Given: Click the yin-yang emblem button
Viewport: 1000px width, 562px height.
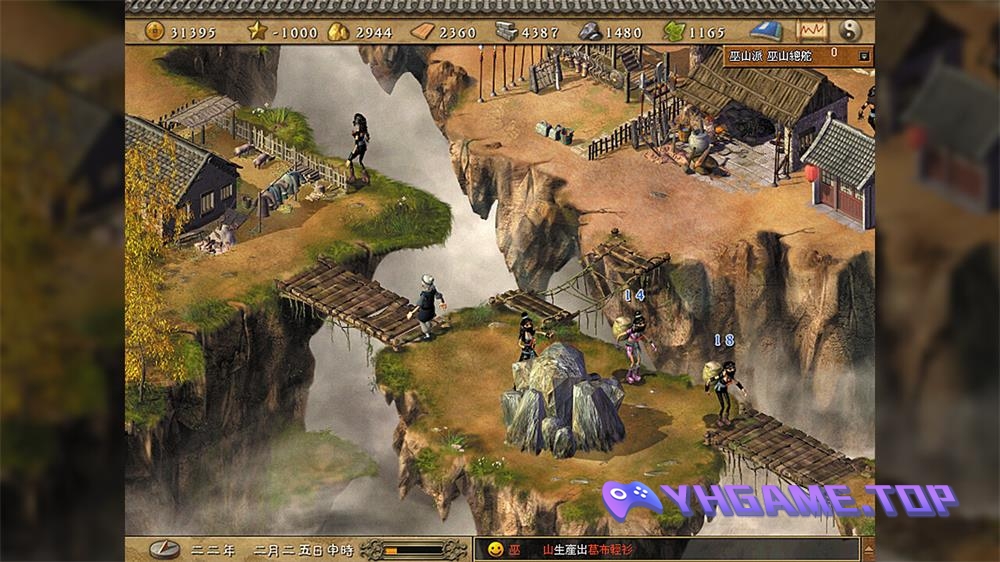Looking at the screenshot, I should point(851,31).
